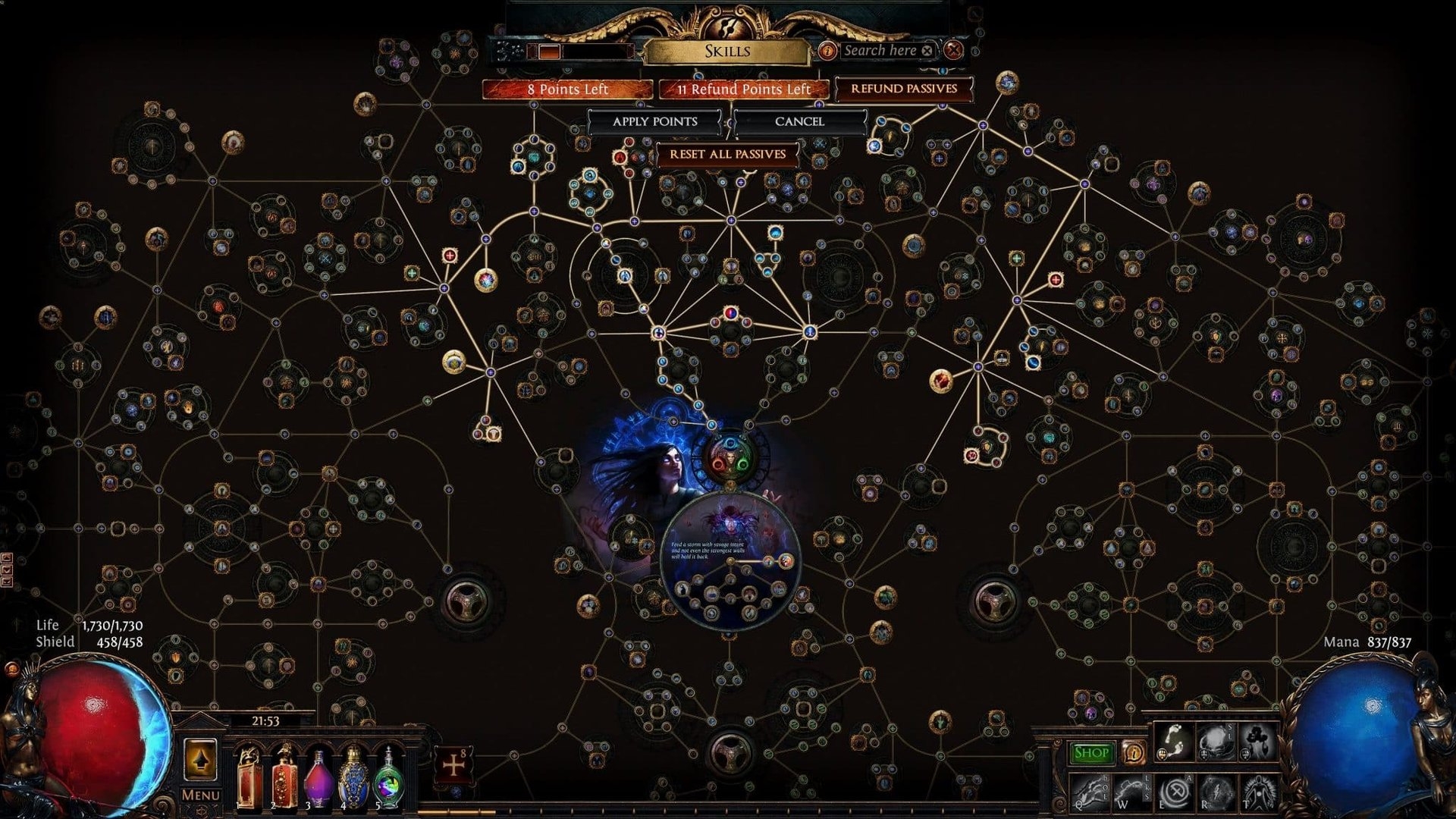This screenshot has height=819, width=1456.
Task: Open the cross icon showing 8 passive points
Action: pyautogui.click(x=453, y=765)
